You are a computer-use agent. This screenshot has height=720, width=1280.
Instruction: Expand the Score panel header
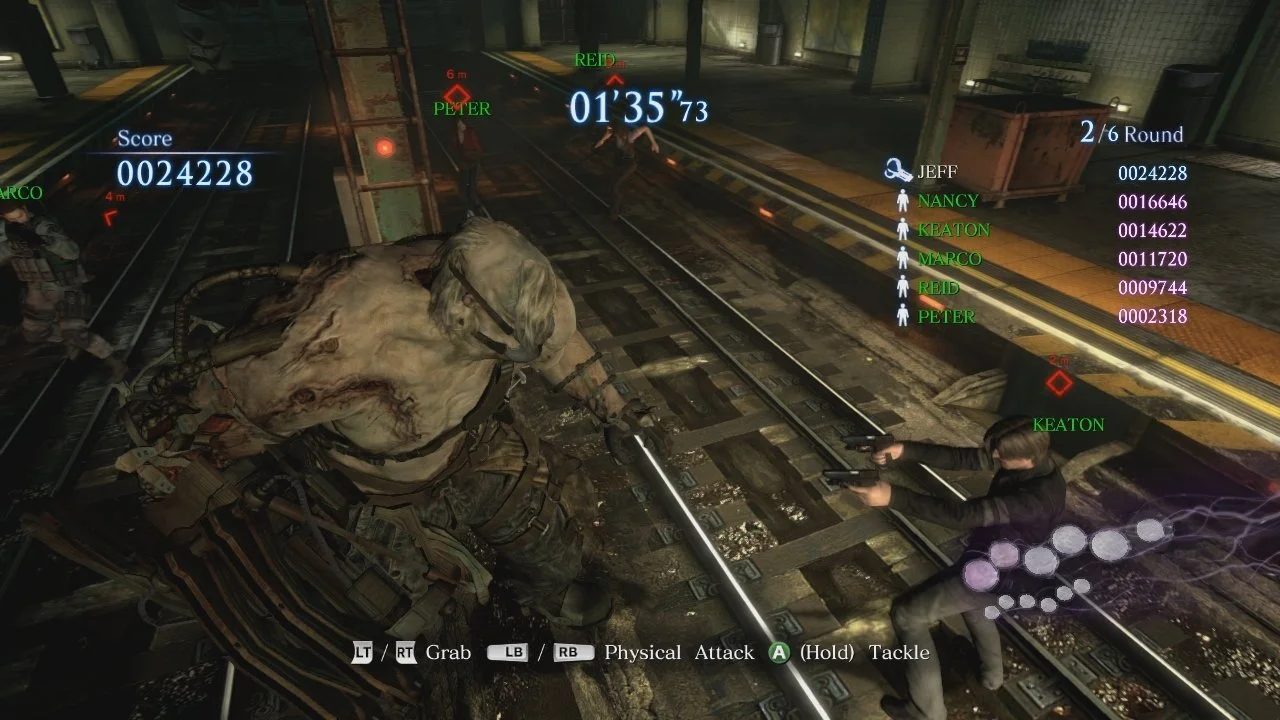point(145,138)
